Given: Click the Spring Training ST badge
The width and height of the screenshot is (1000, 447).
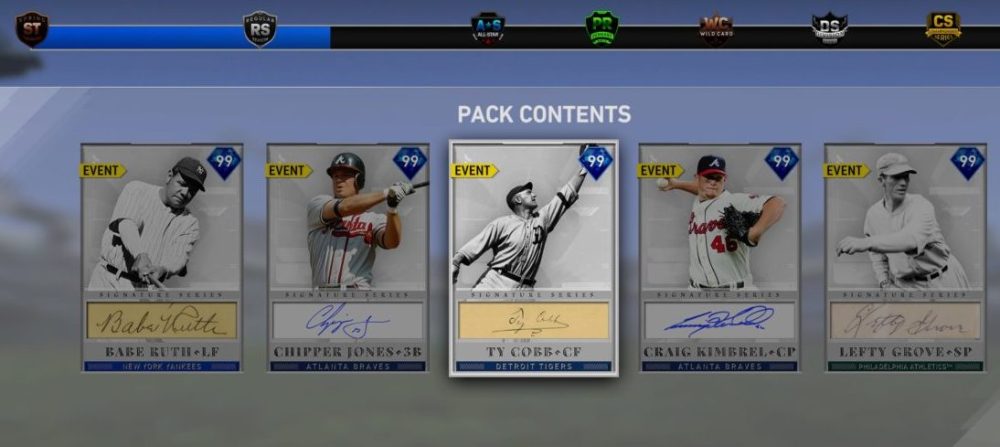Looking at the screenshot, I should point(31,28).
